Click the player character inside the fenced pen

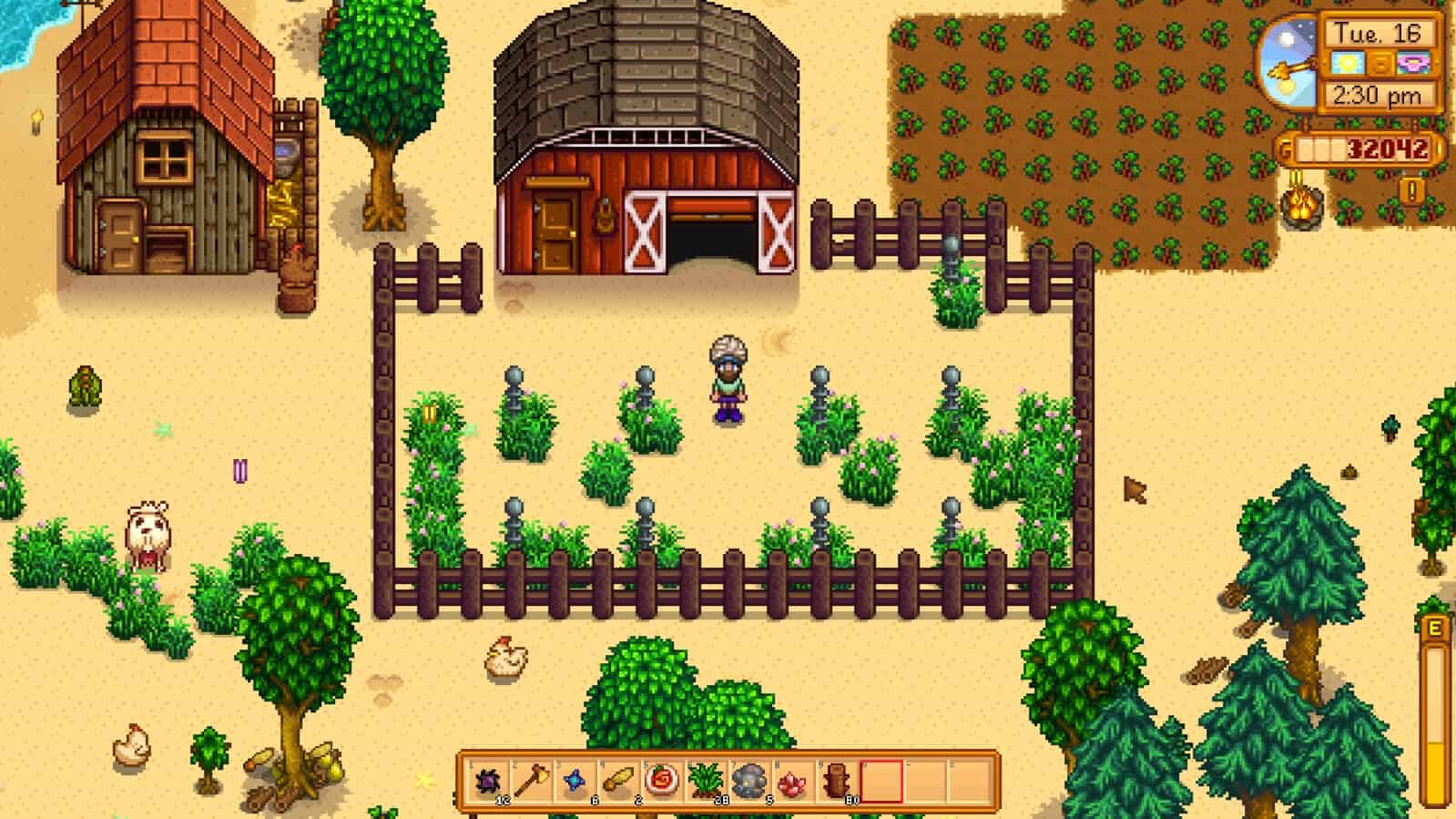tap(728, 378)
